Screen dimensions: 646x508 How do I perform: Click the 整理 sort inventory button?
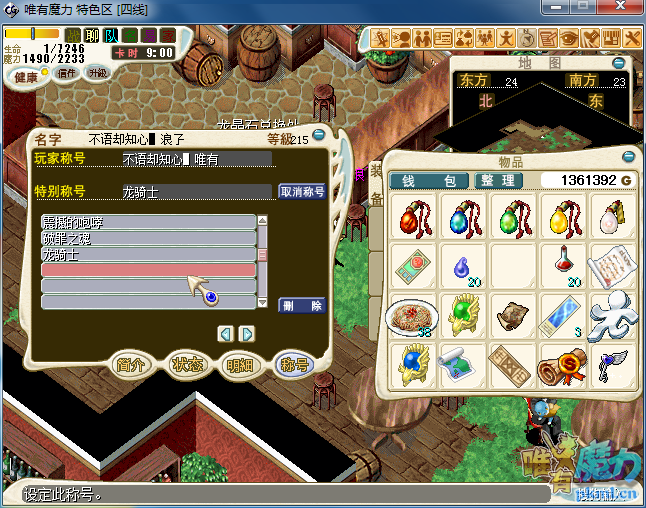coord(497,181)
